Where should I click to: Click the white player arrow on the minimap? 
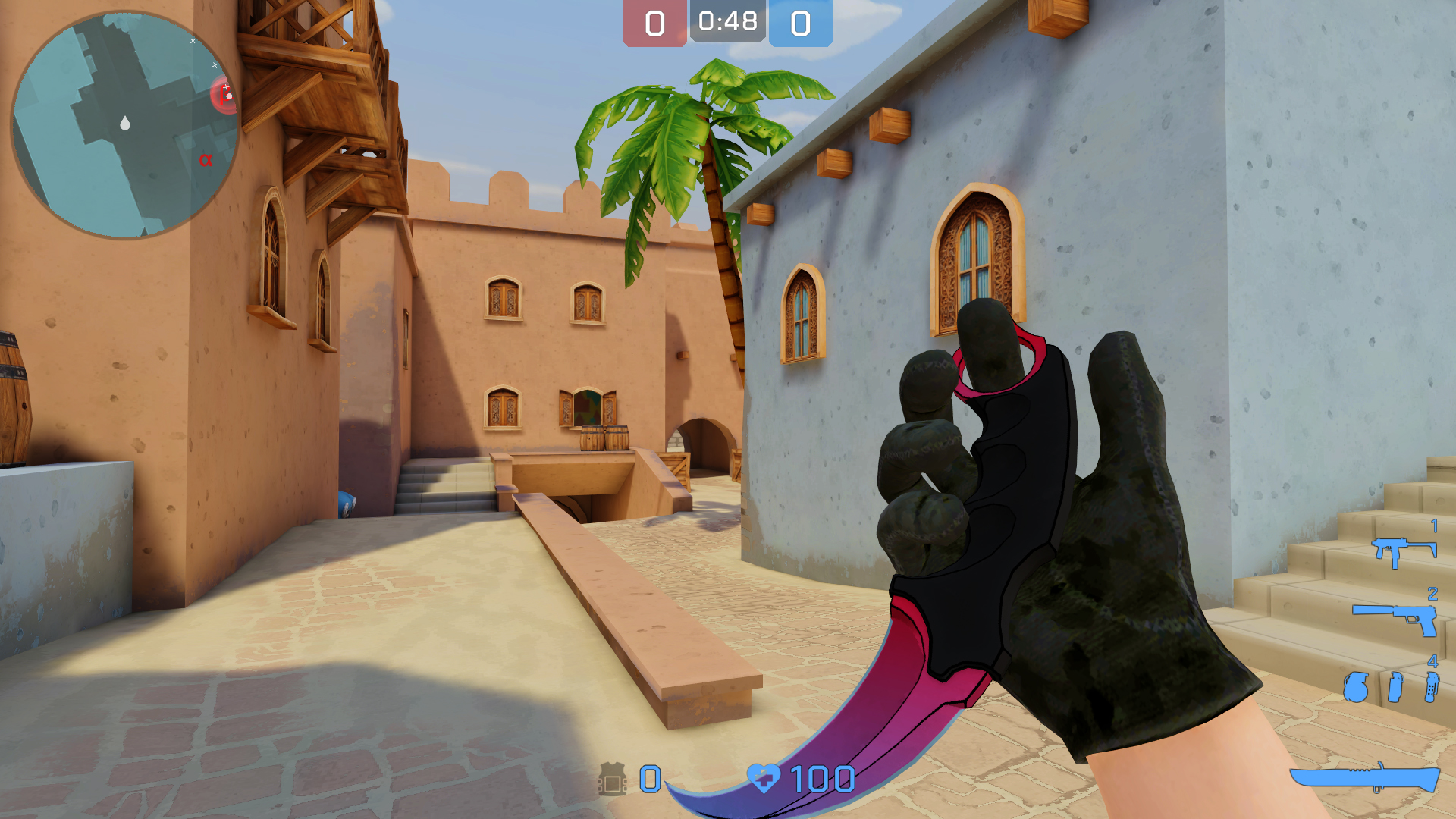coord(125,123)
